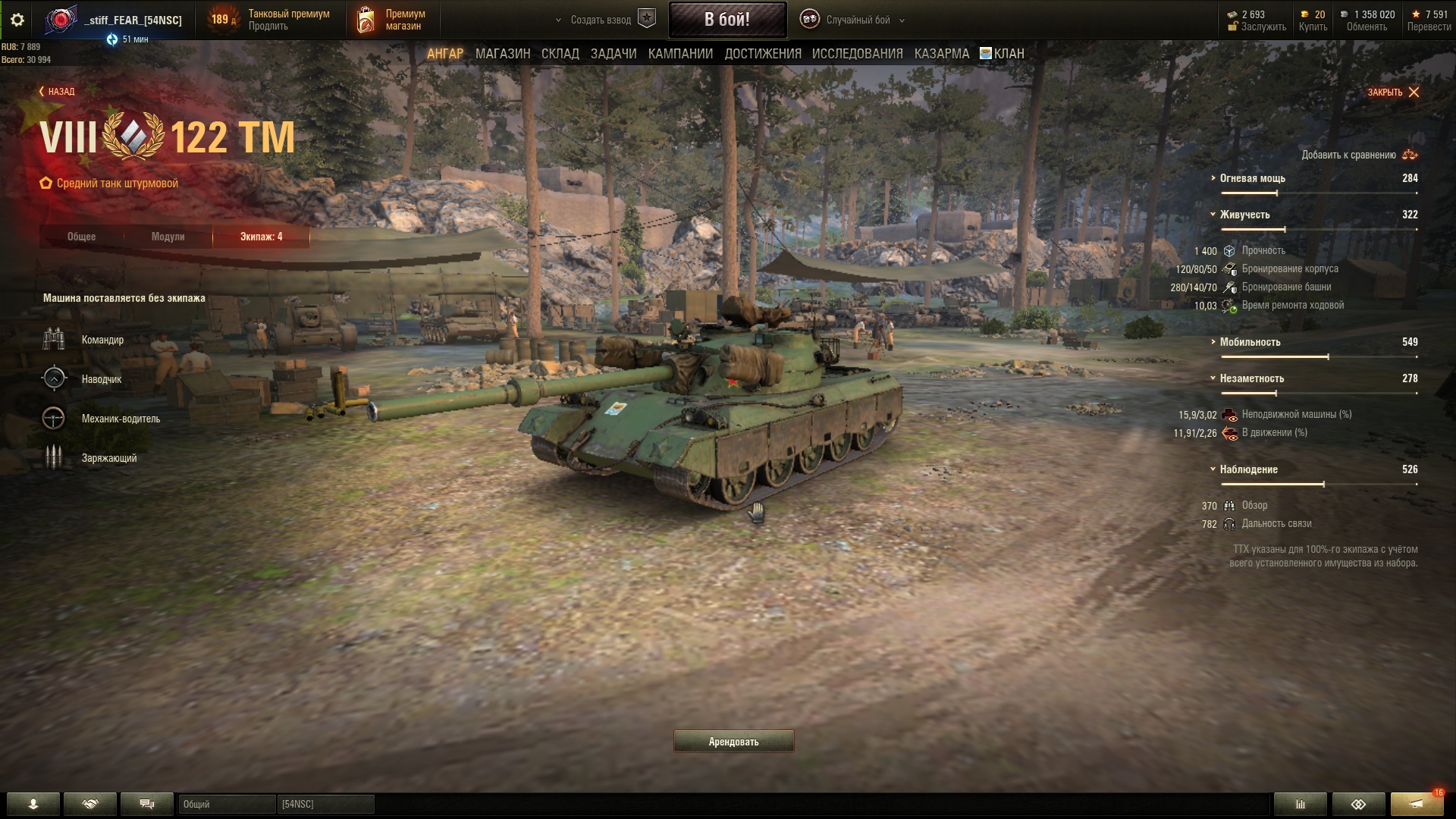Open the settings gear menu
The width and height of the screenshot is (1456, 819).
[x=17, y=20]
